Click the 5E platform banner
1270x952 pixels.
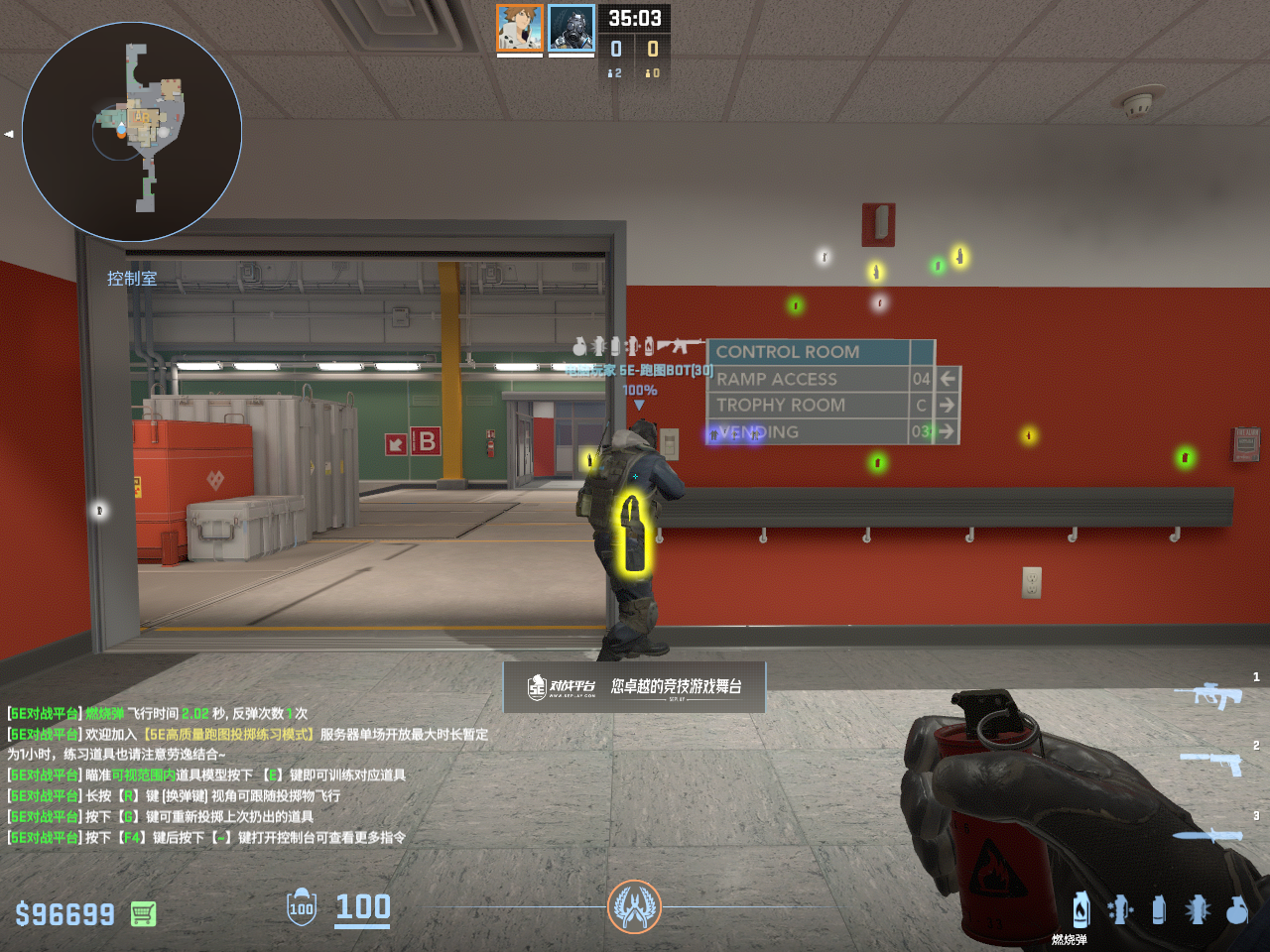point(634,686)
